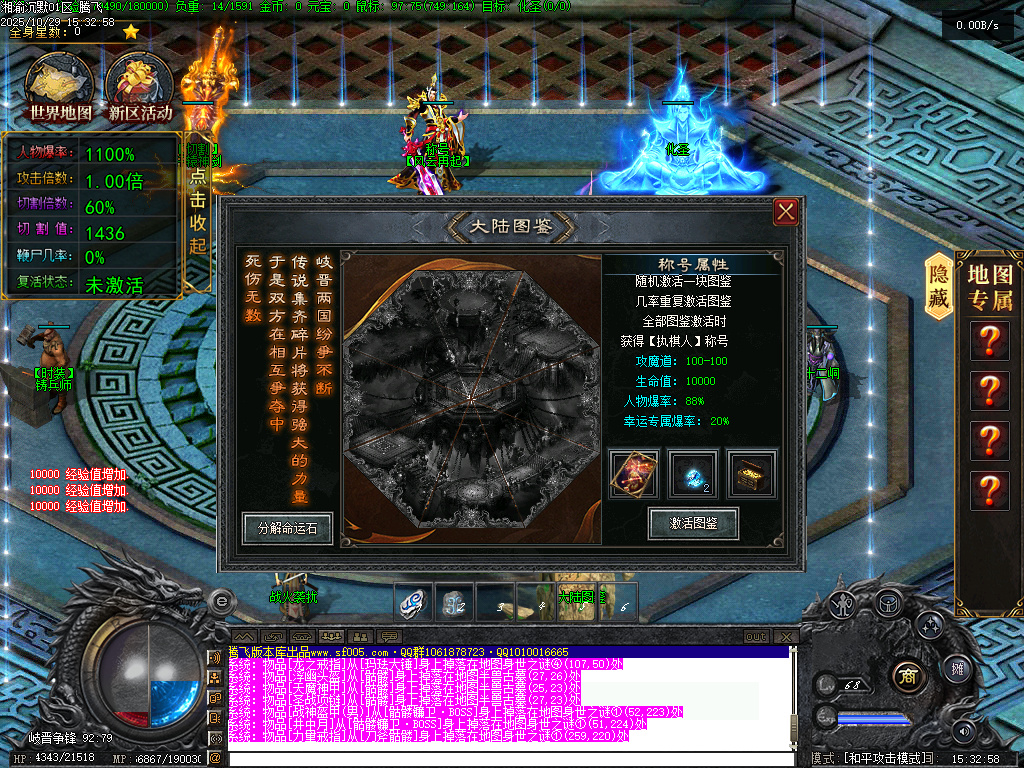This screenshot has width=1024, height=768.
Task: Use the blue rune item in hotbar slot one
Action: click(x=411, y=601)
